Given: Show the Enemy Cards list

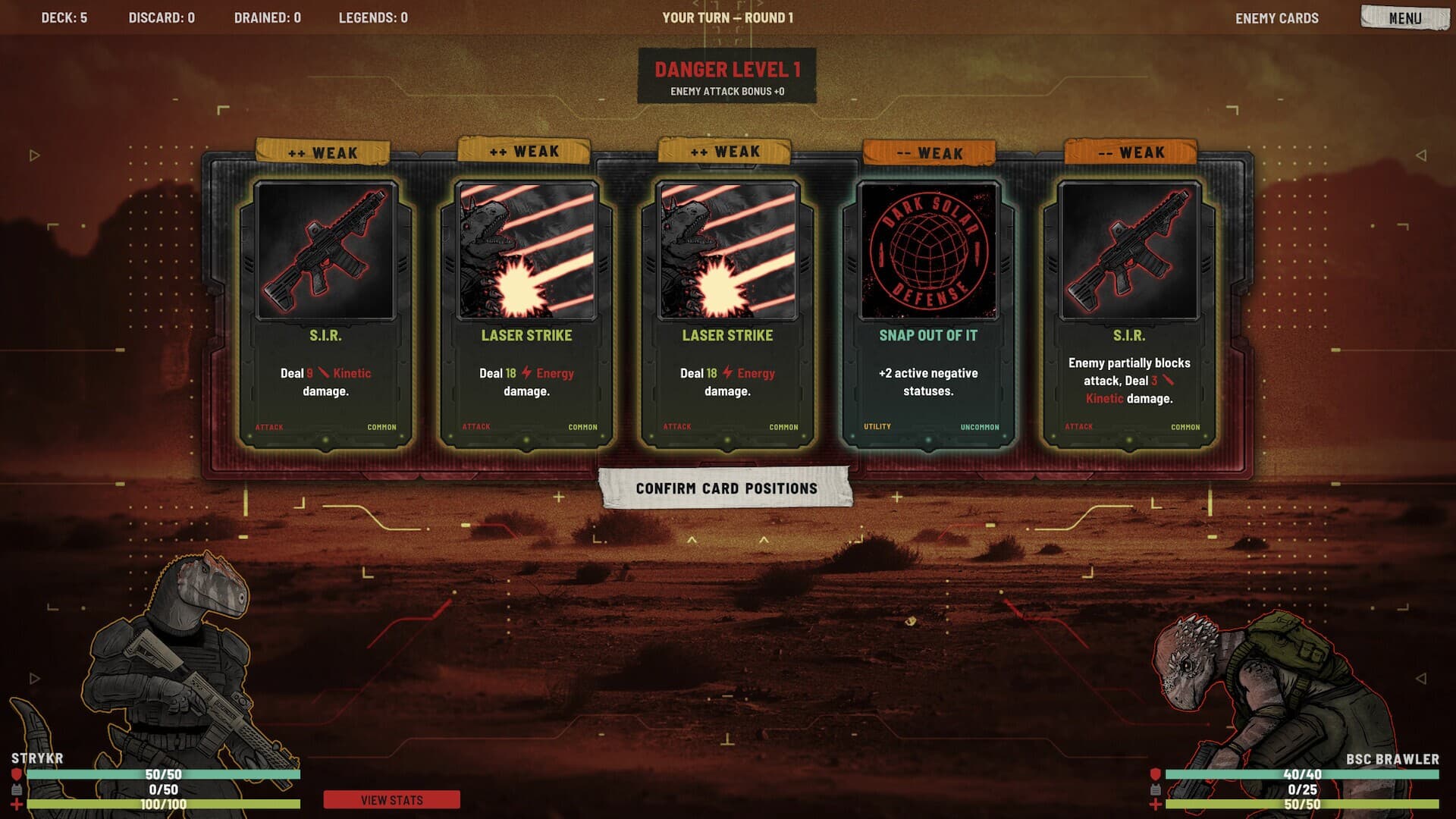Looking at the screenshot, I should pos(1276,18).
